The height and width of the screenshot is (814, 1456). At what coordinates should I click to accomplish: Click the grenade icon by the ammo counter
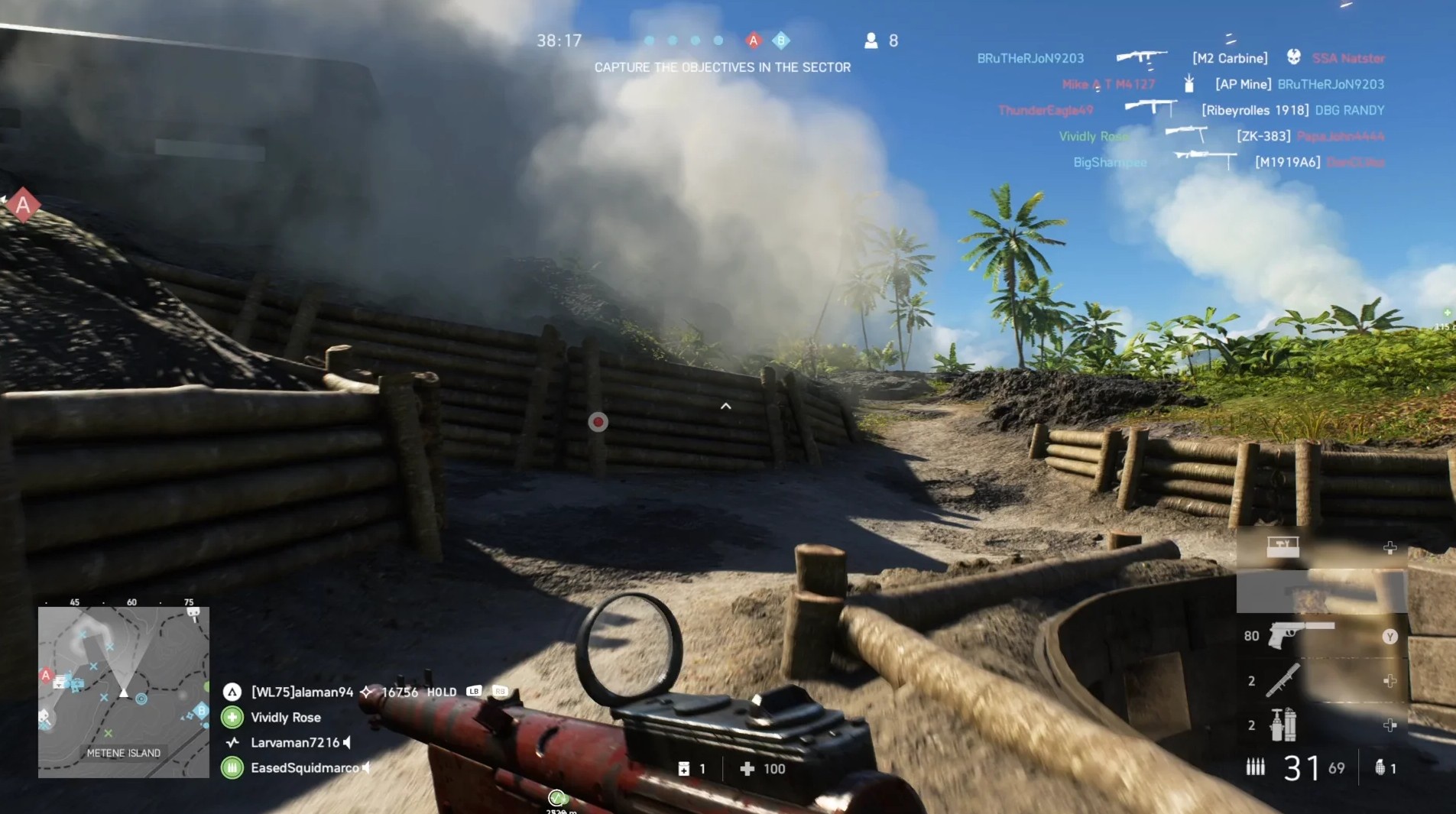point(1380,767)
